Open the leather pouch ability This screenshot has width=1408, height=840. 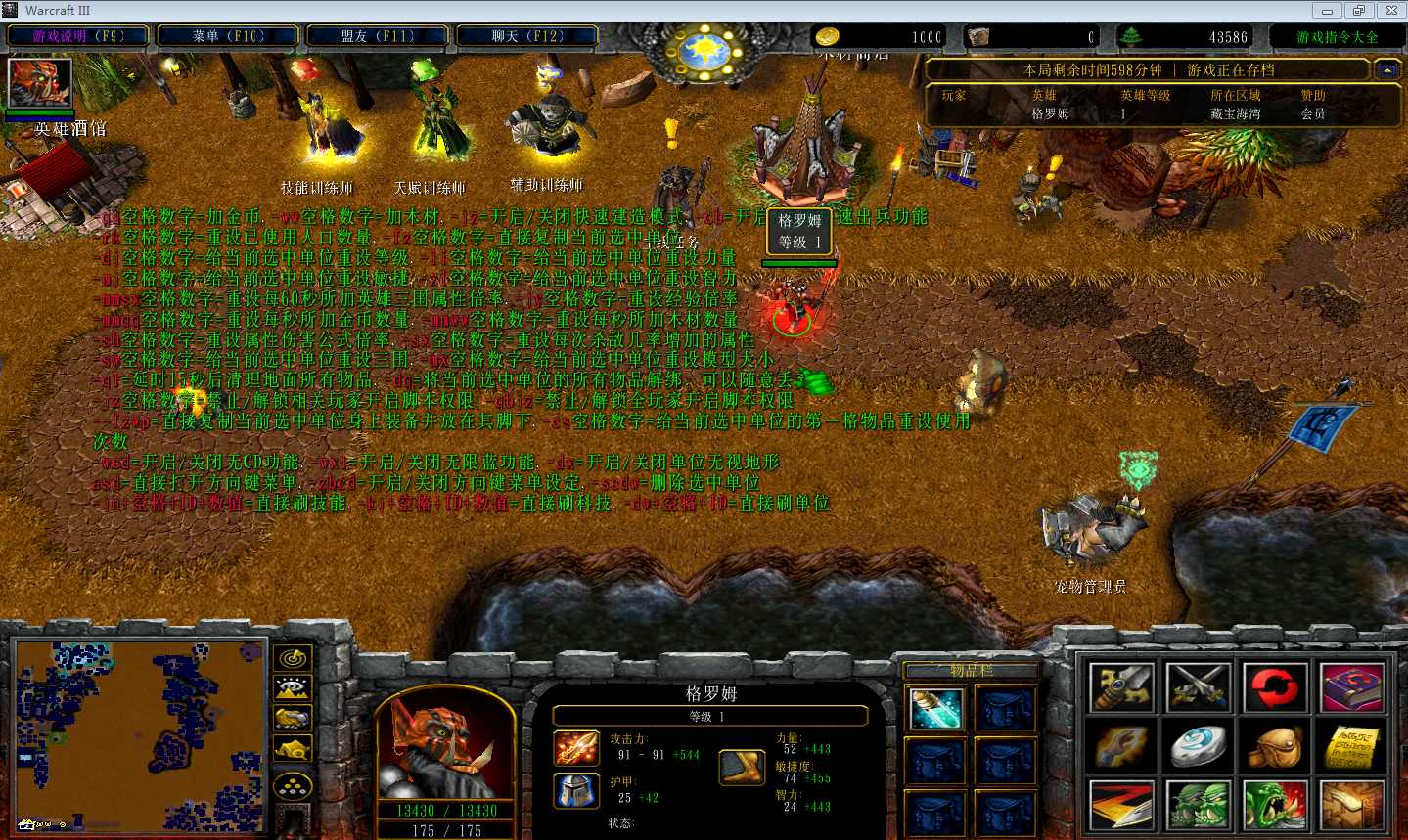point(1275,747)
